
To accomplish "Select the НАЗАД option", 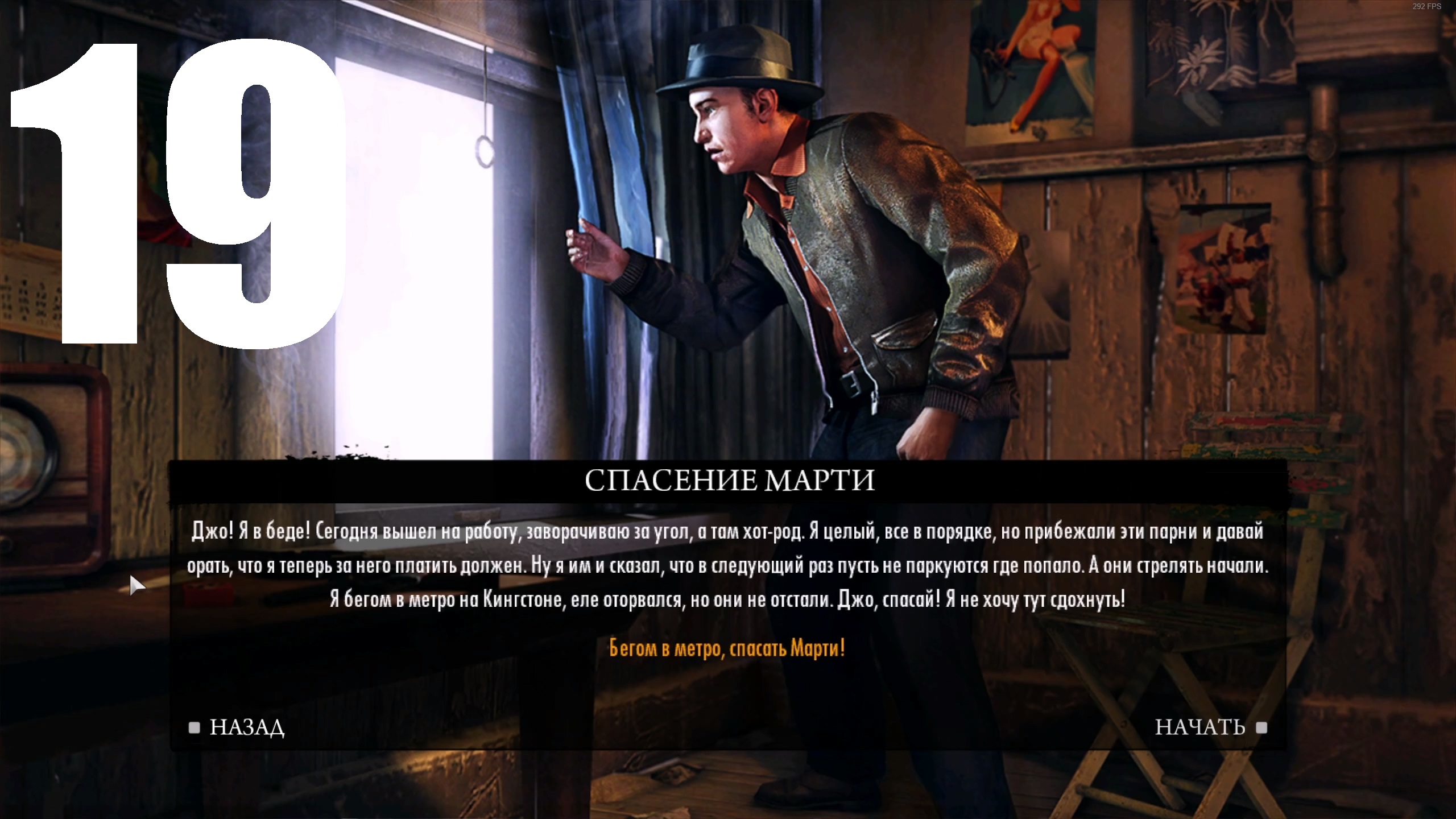I will pyautogui.click(x=247, y=726).
